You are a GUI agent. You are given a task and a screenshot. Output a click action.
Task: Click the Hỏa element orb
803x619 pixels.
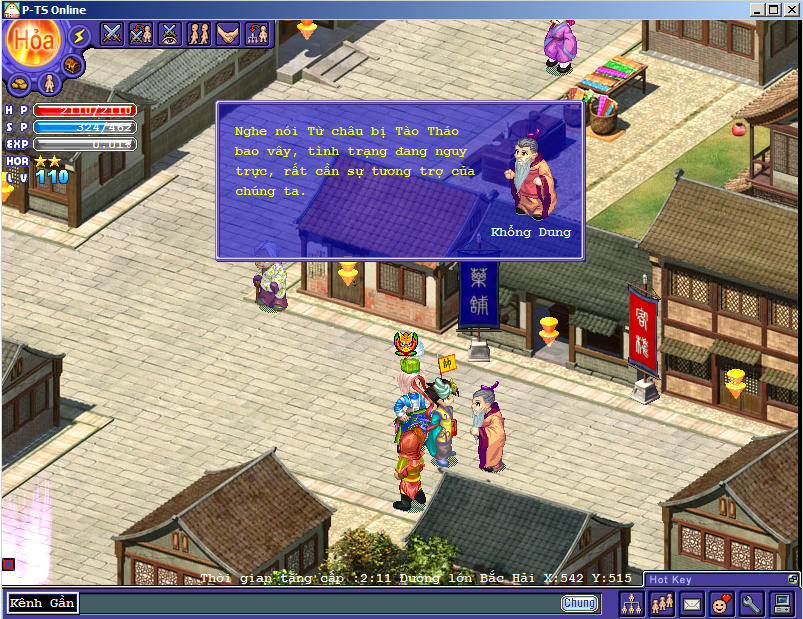(33, 40)
